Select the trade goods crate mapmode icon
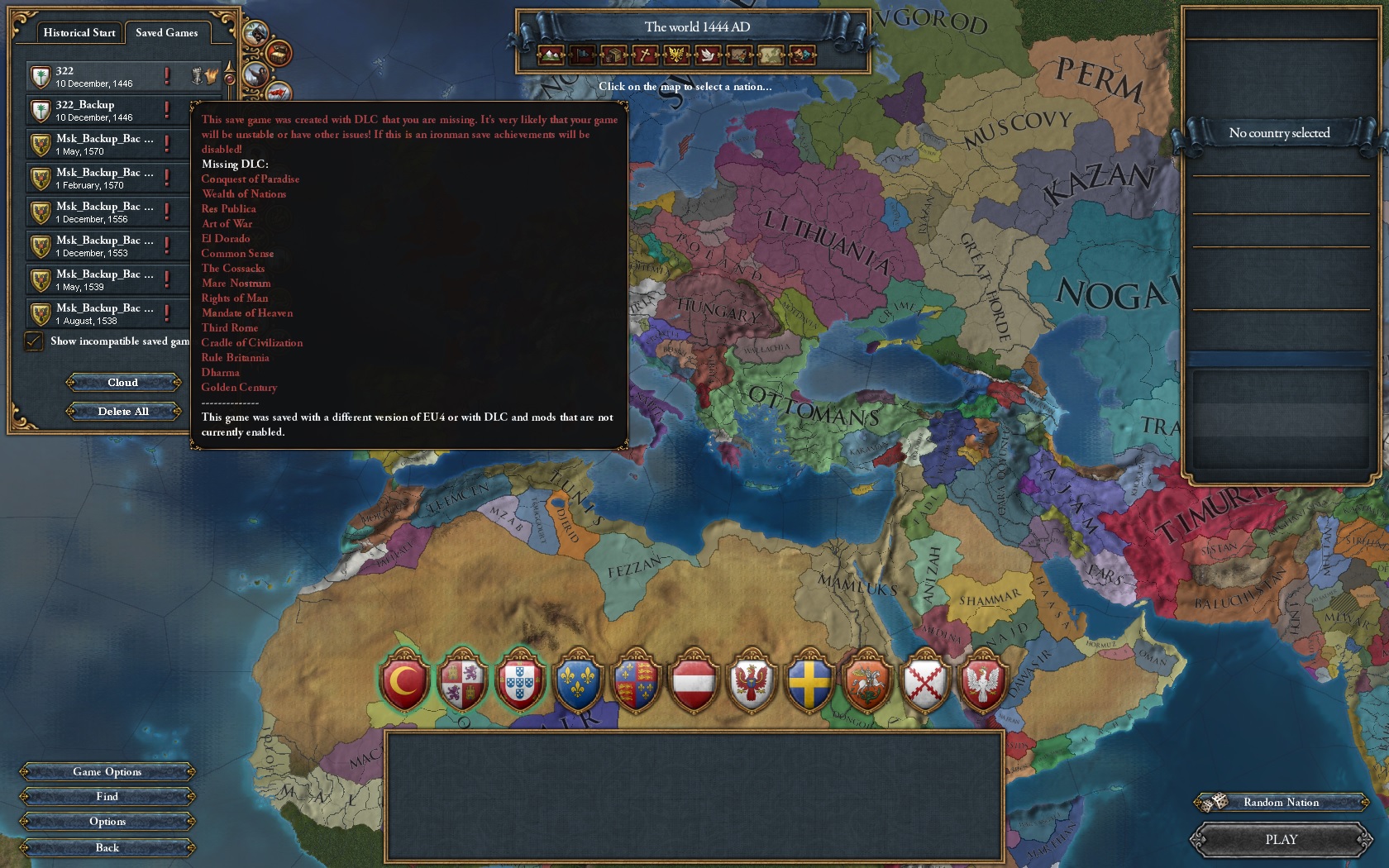The image size is (1389, 868). tap(613, 56)
